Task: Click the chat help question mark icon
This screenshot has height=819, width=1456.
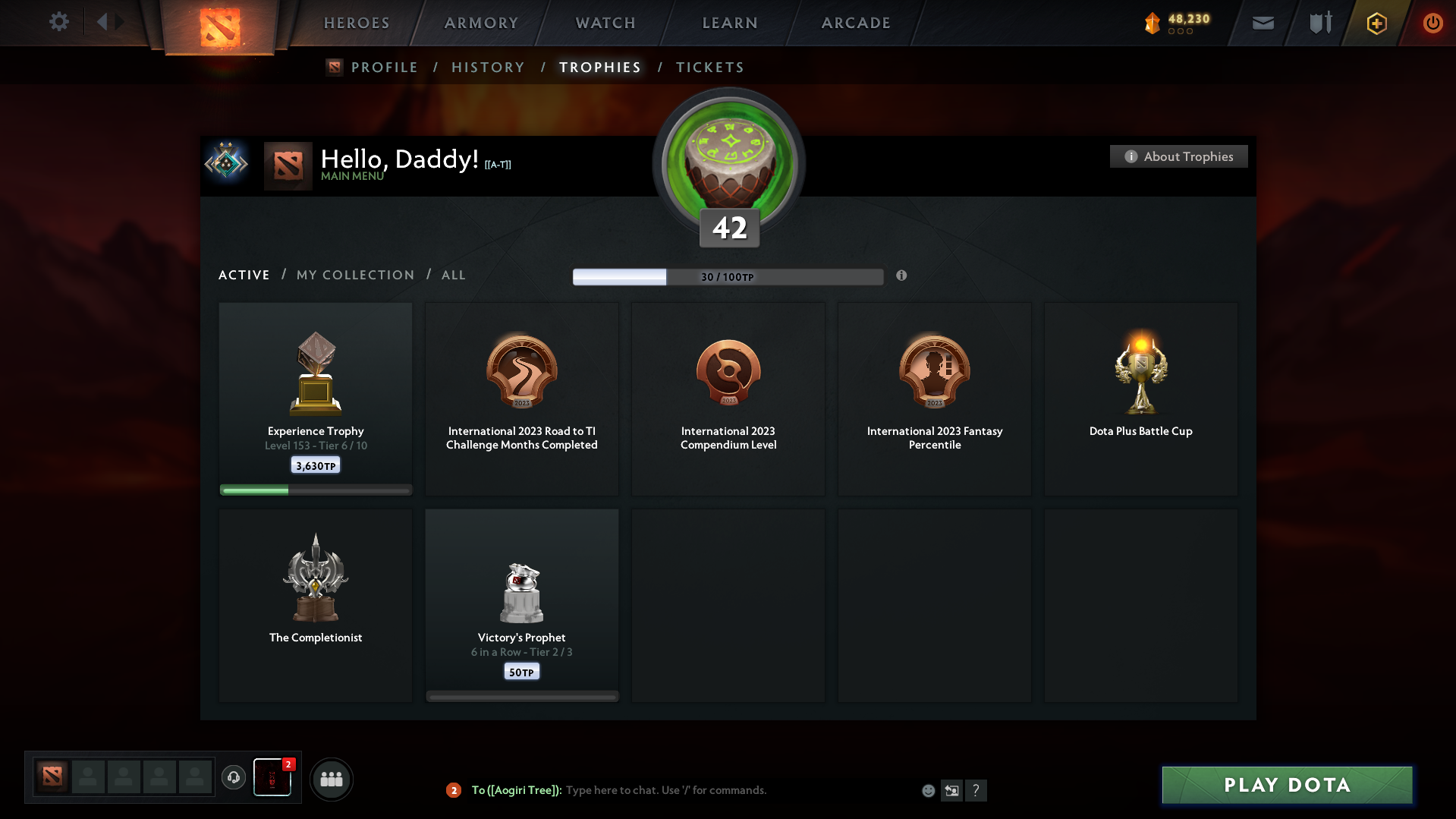Action: [976, 790]
